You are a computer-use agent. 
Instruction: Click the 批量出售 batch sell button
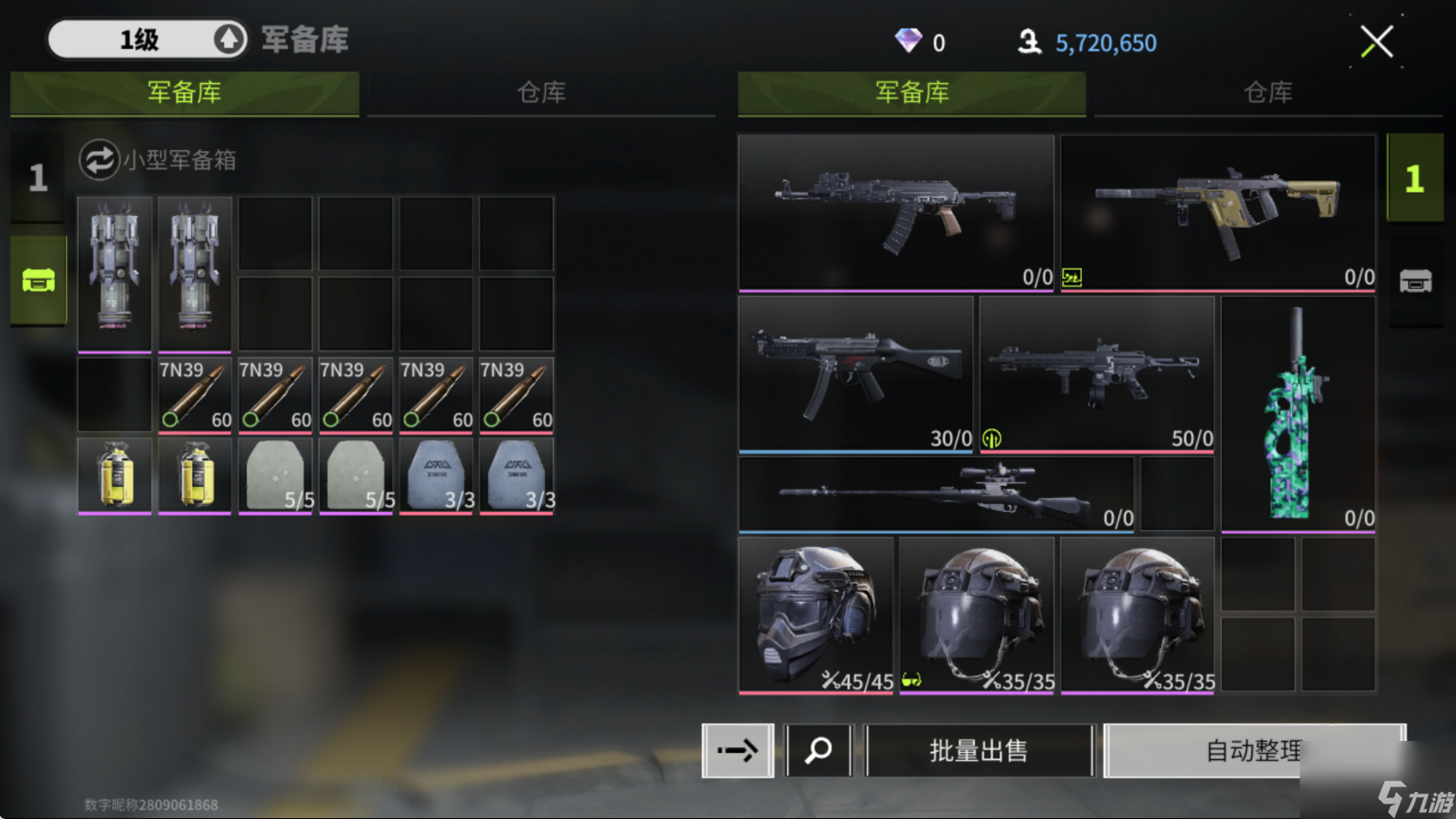tap(979, 750)
